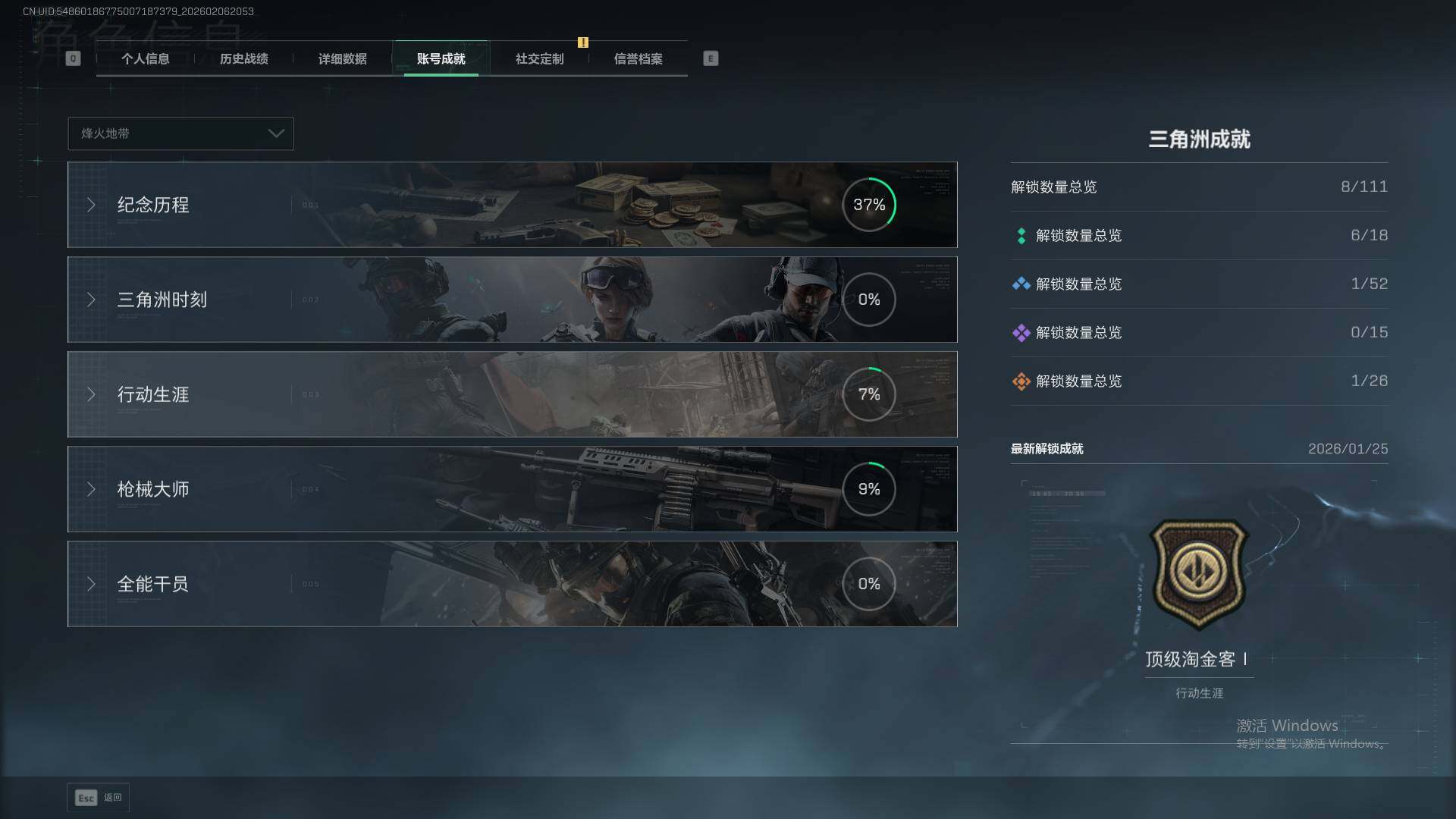1456x819 pixels.
Task: Select the 详细数据 tab
Action: [x=342, y=59]
